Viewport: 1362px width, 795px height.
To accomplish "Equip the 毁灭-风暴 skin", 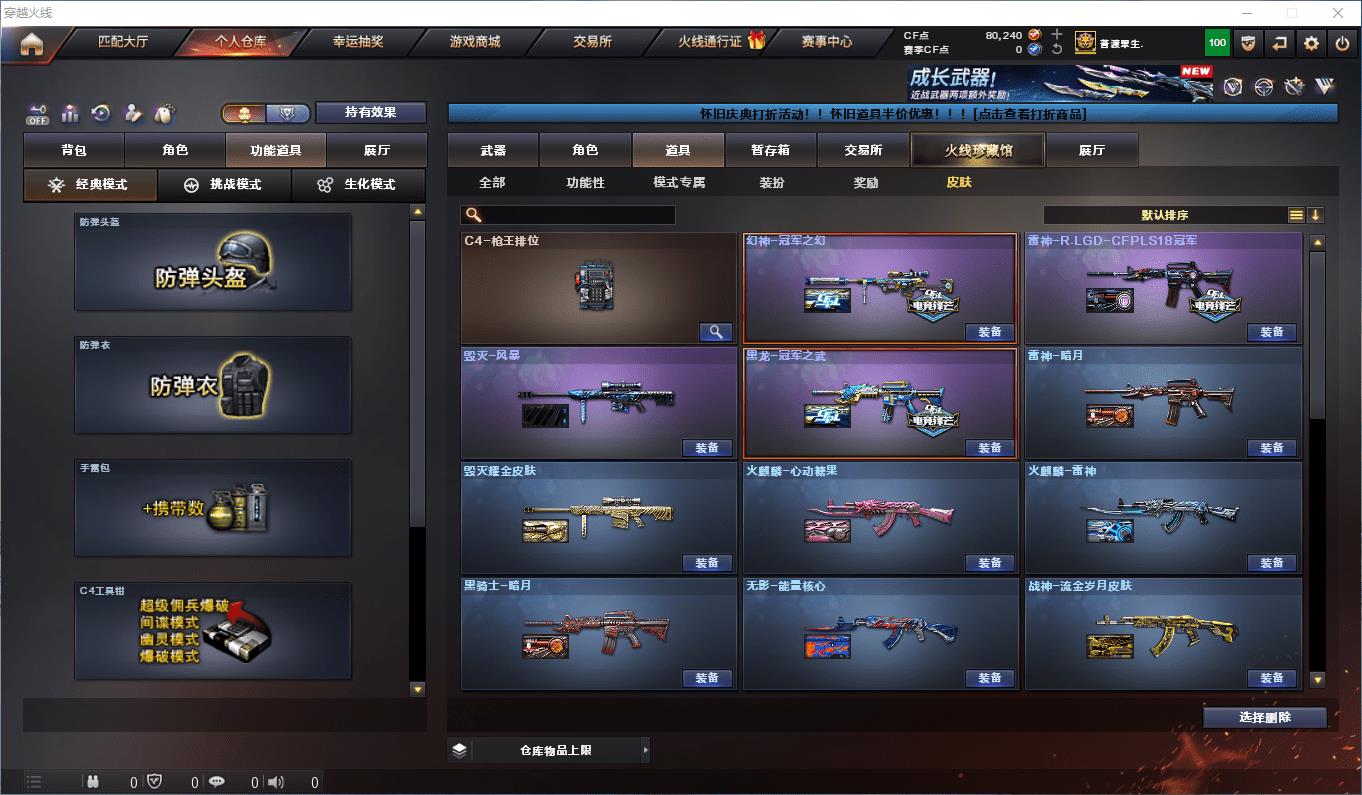I will 707,448.
